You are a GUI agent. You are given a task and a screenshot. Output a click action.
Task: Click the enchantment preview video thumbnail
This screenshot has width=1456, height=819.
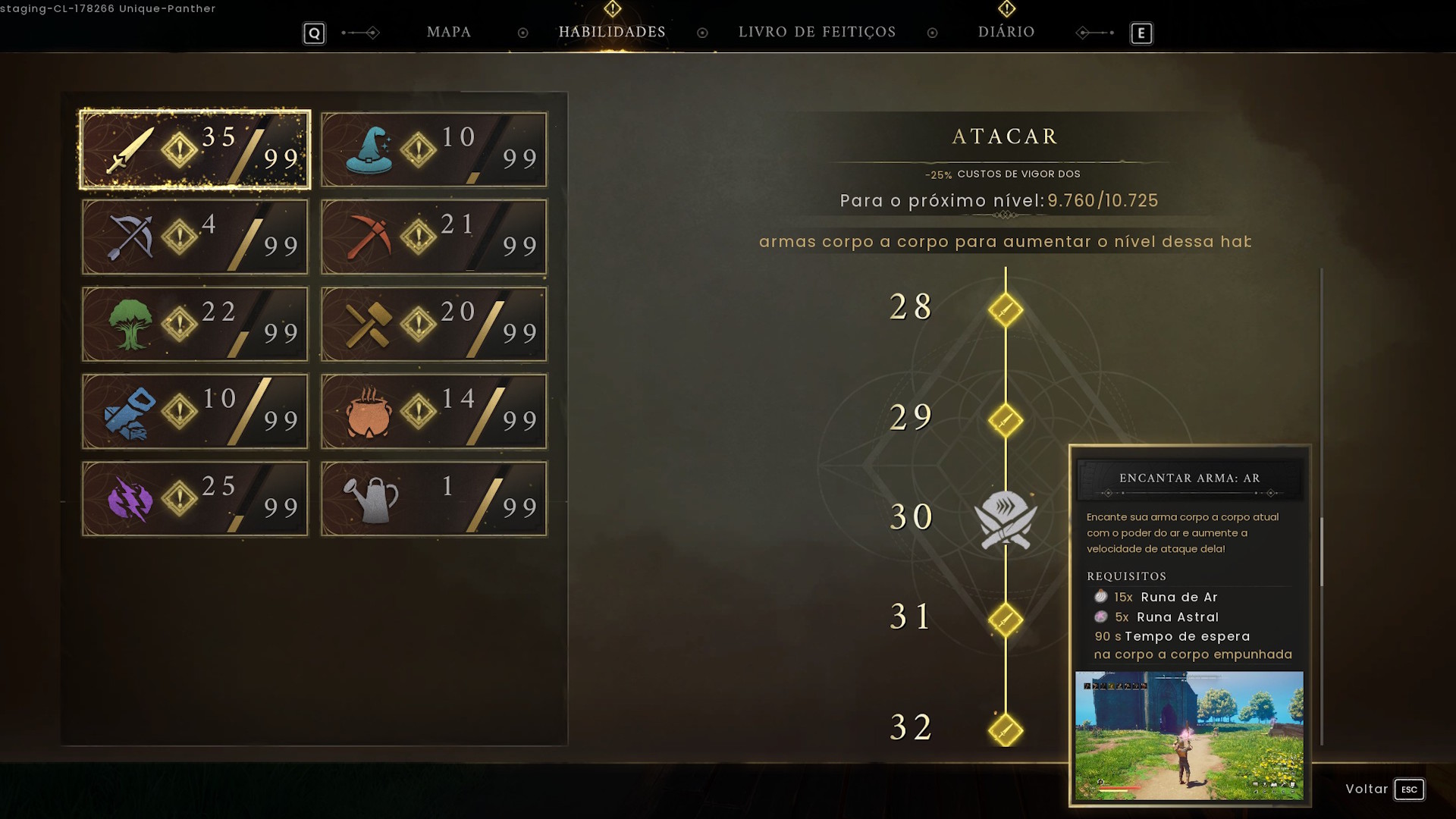pos(1189,736)
